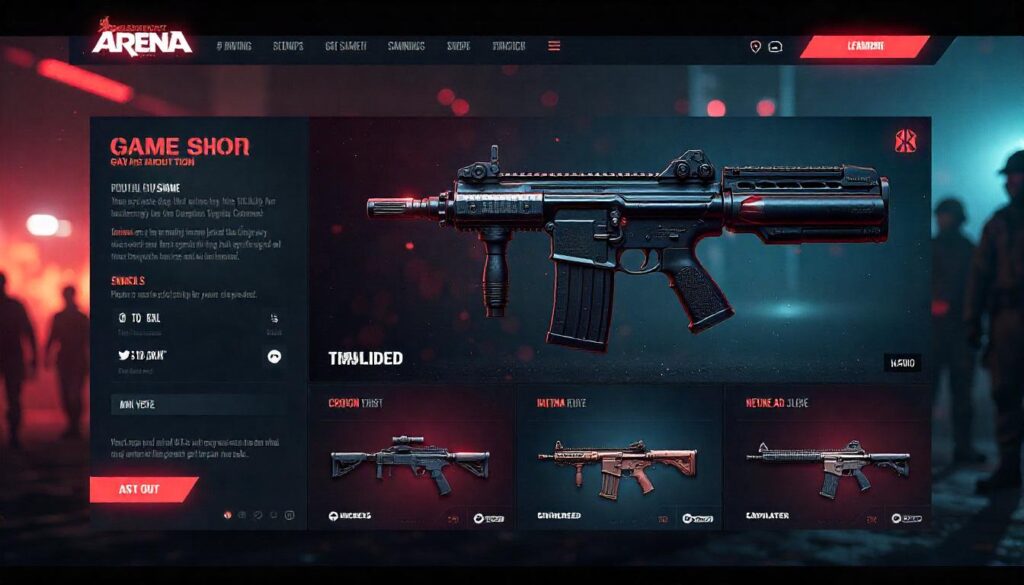The height and width of the screenshot is (585, 1024).
Task: Choose the copper-colored rifle card
Action: [x=619, y=462]
